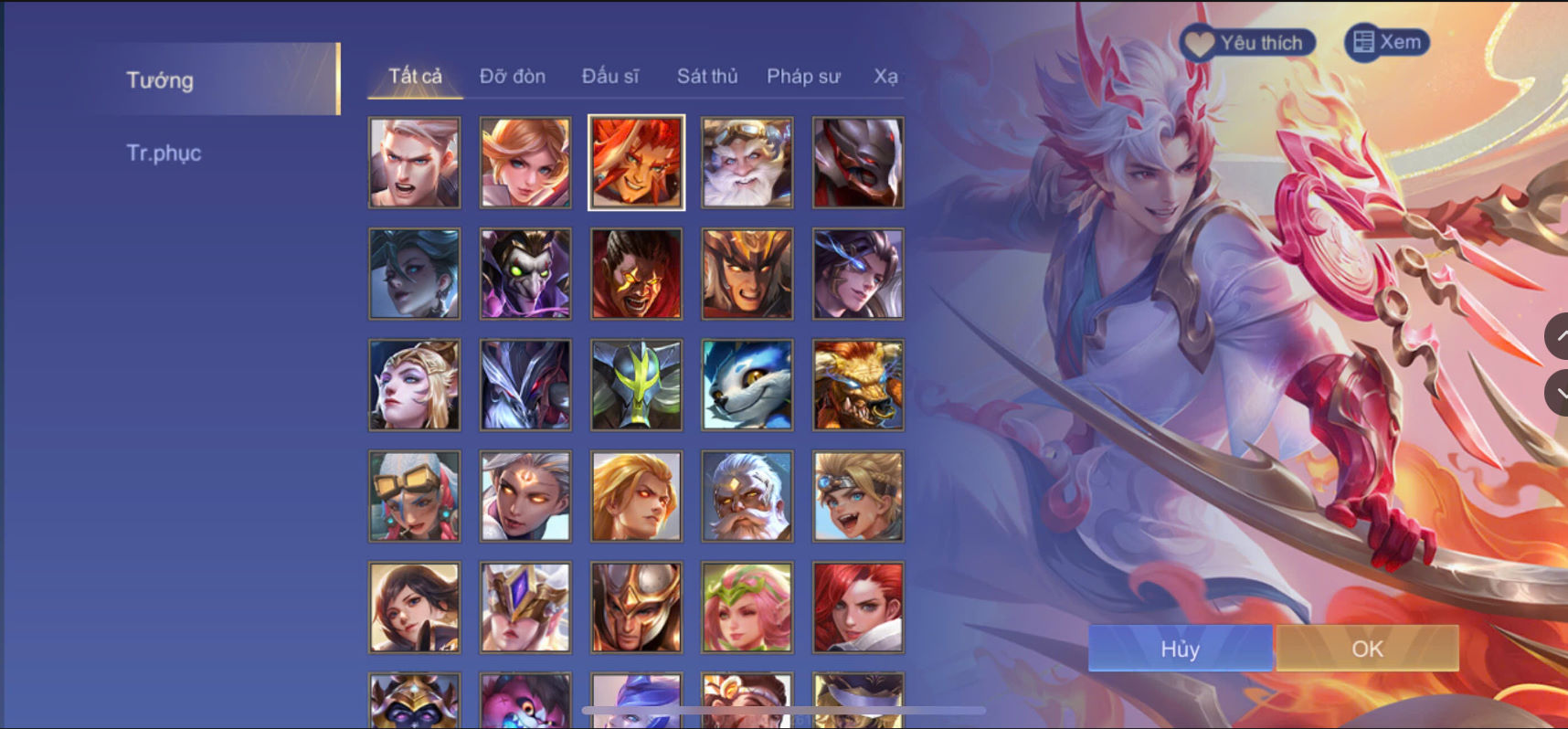Select the pink-haired hero wearing goggles

[x=414, y=496]
